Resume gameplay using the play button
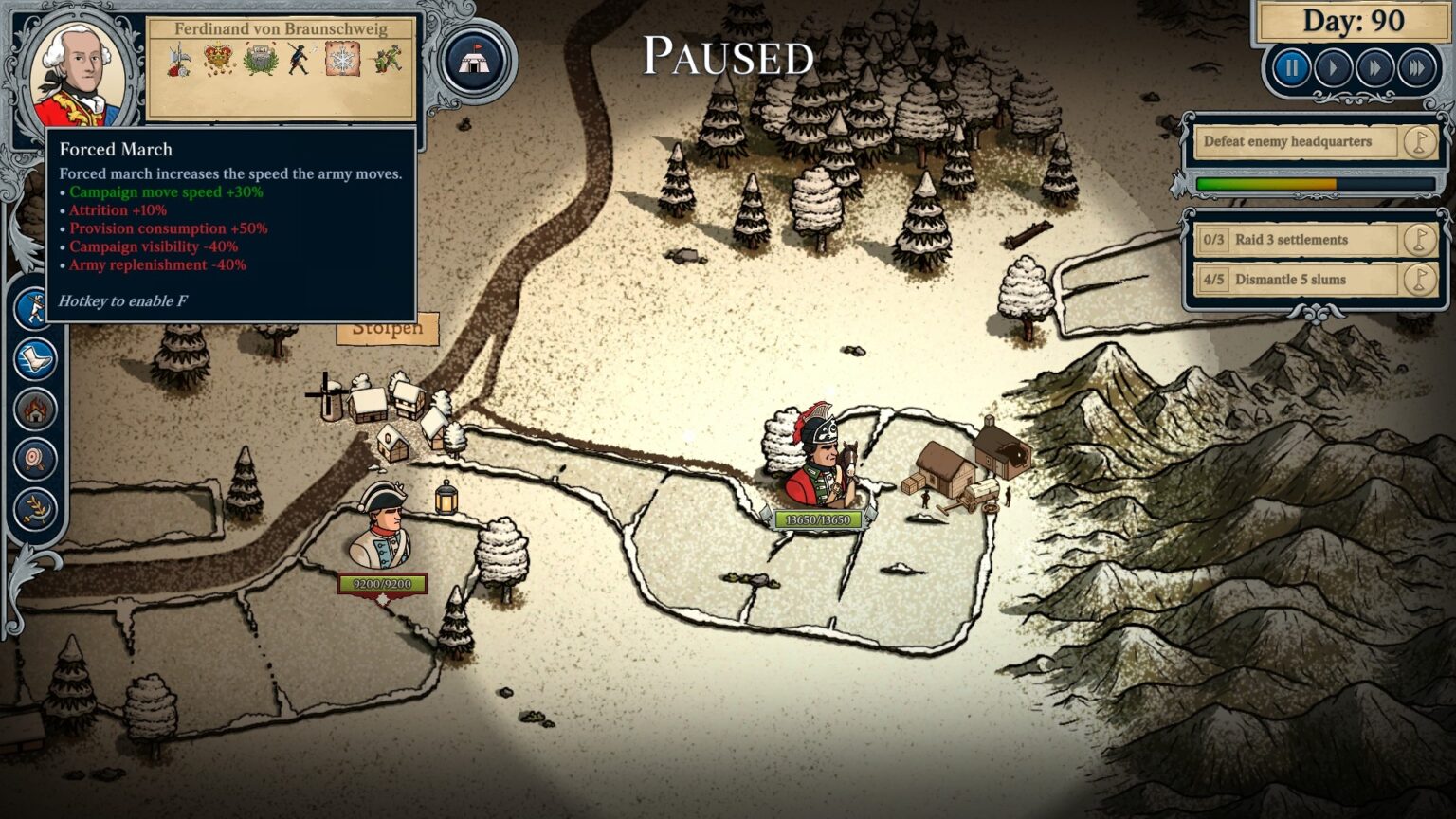The width and height of the screenshot is (1456, 819). click(1333, 67)
